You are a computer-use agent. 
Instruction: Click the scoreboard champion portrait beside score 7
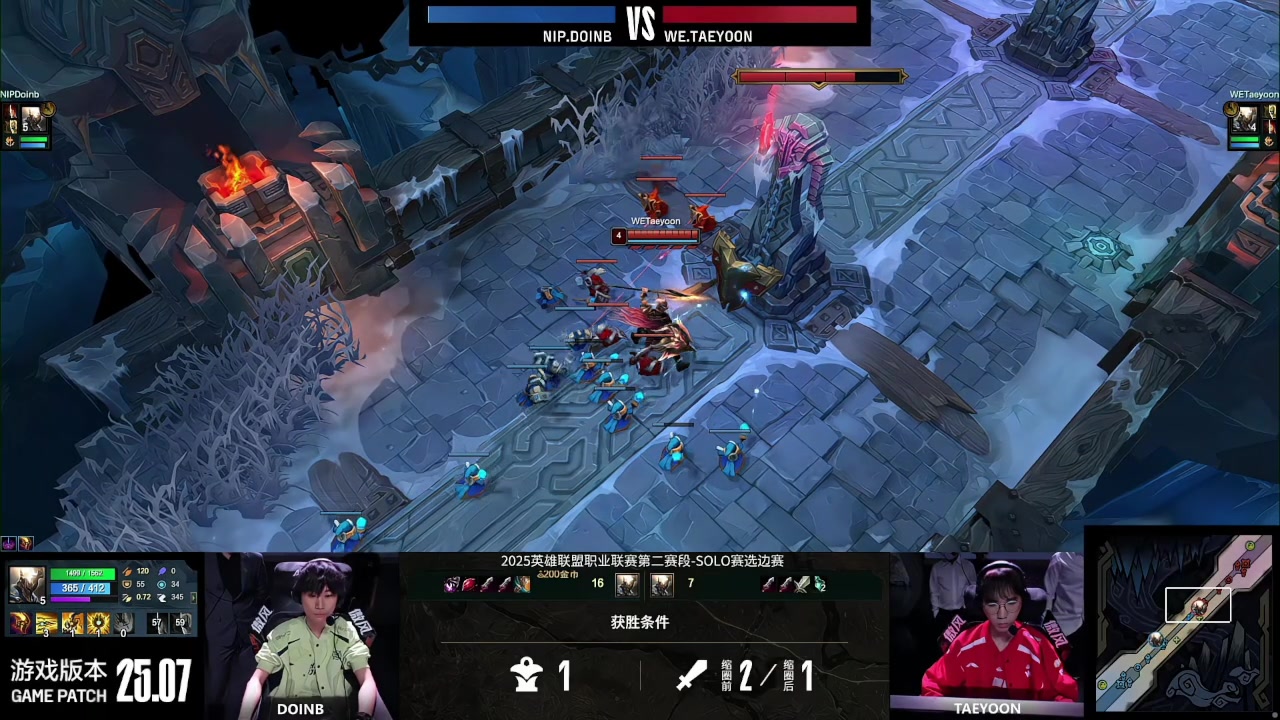662,585
